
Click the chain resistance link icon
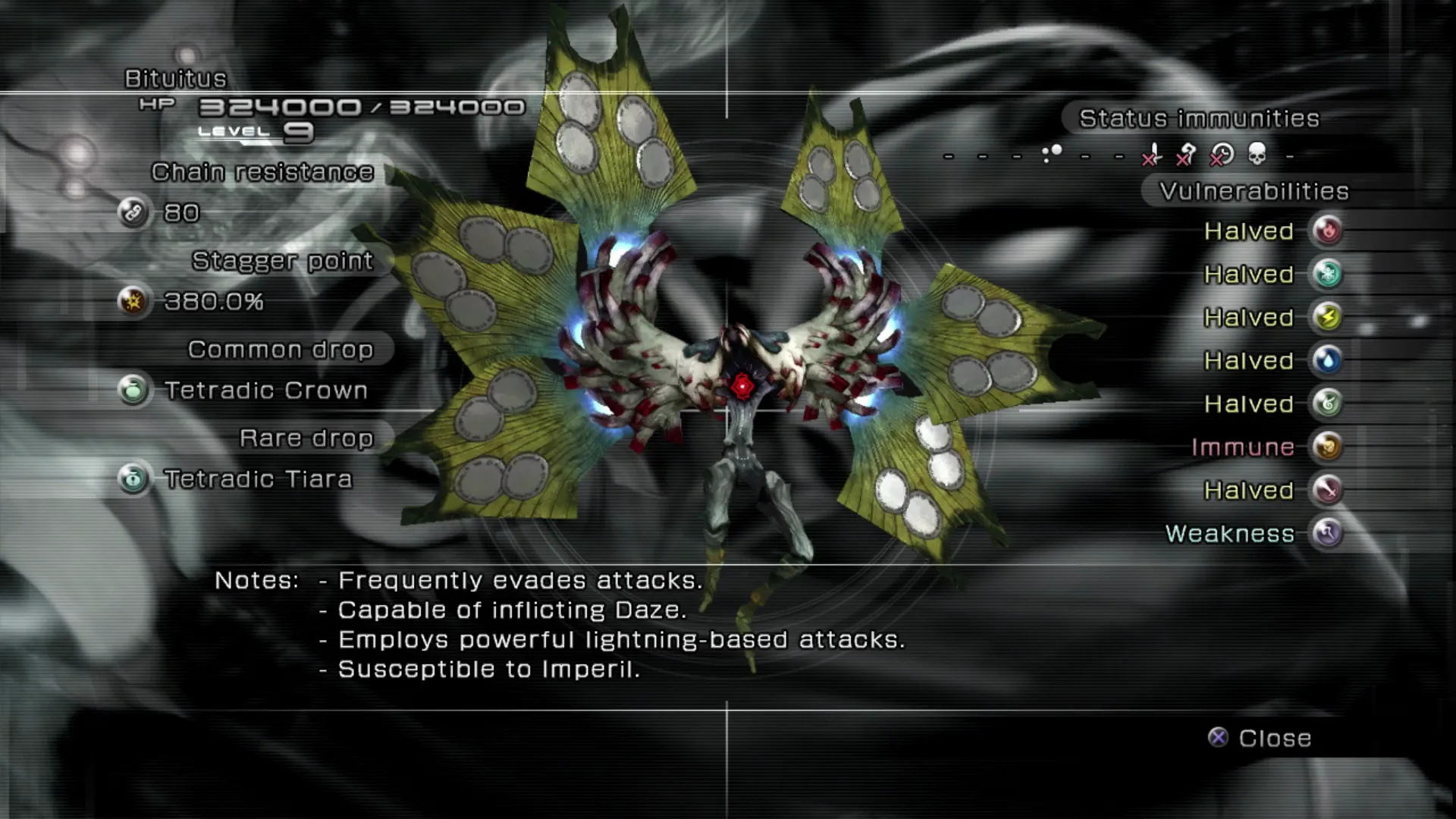[x=133, y=213]
